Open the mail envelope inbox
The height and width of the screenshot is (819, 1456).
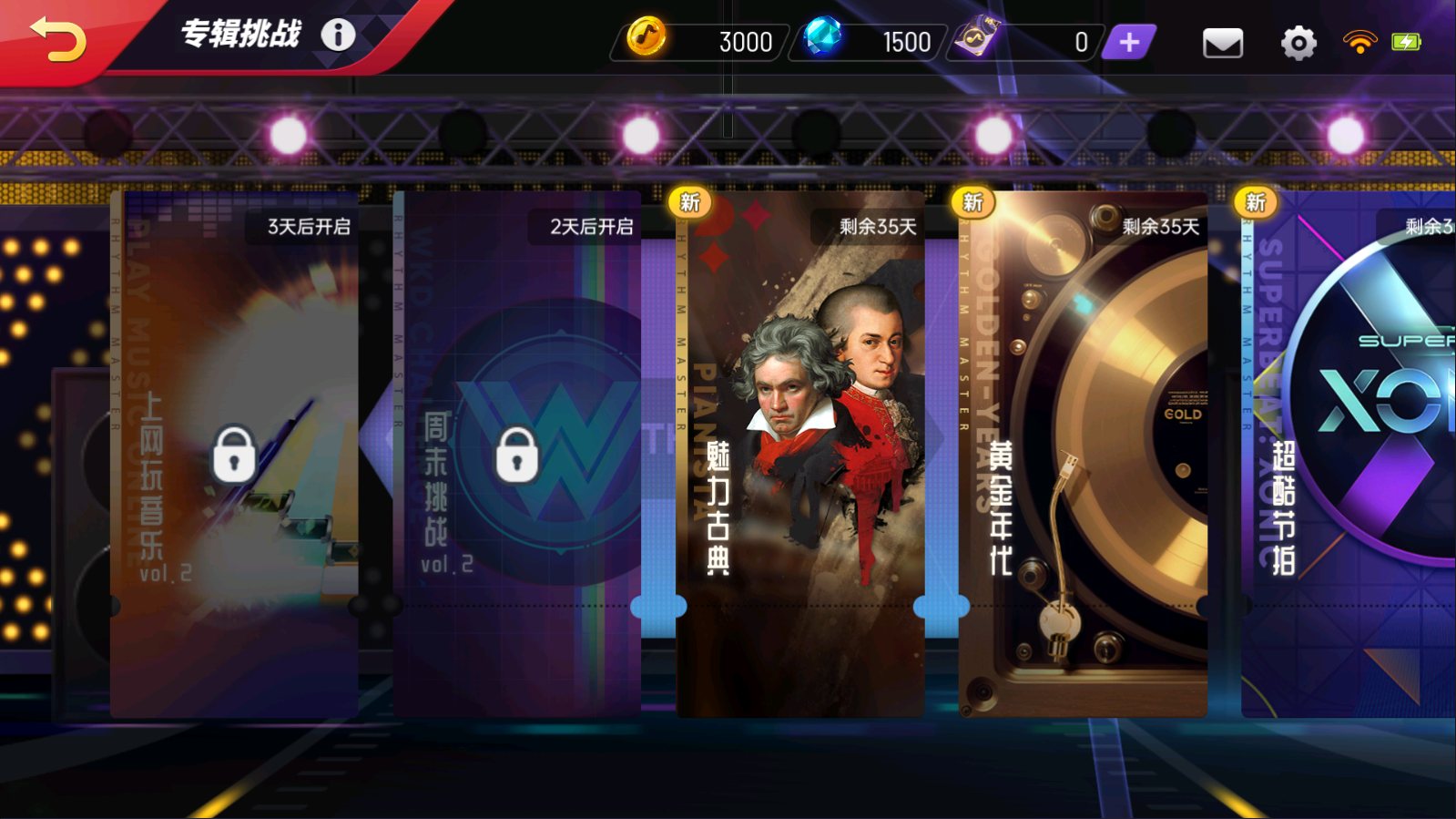point(1222,43)
